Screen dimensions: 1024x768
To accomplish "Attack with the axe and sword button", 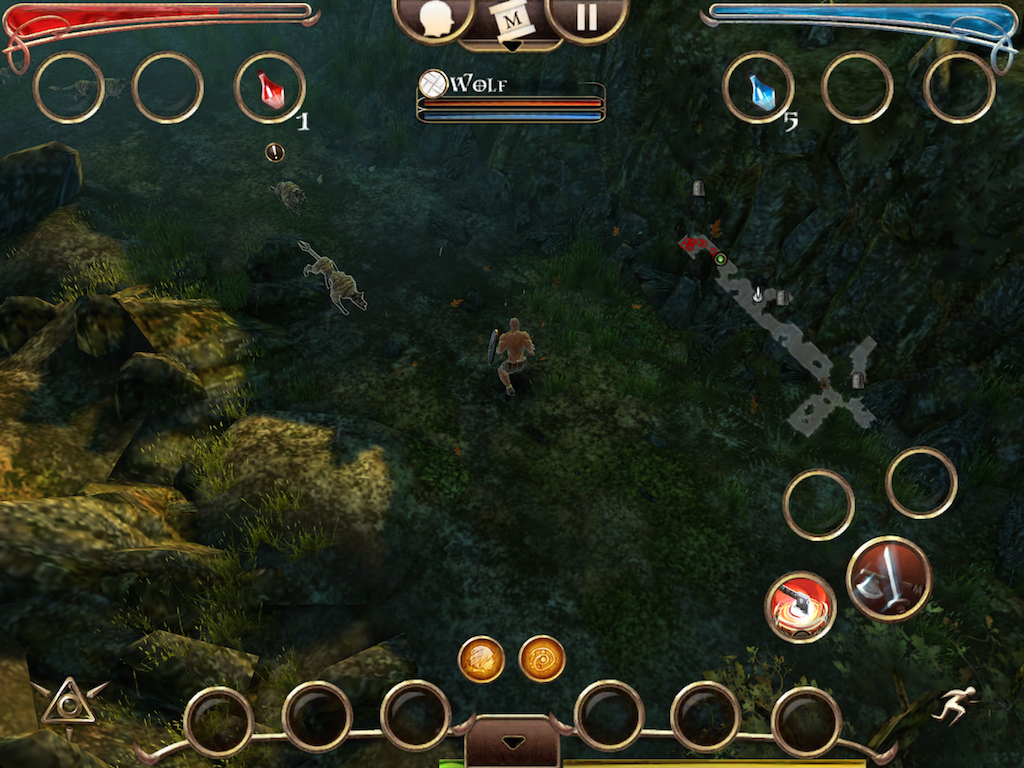I will pyautogui.click(x=889, y=578).
